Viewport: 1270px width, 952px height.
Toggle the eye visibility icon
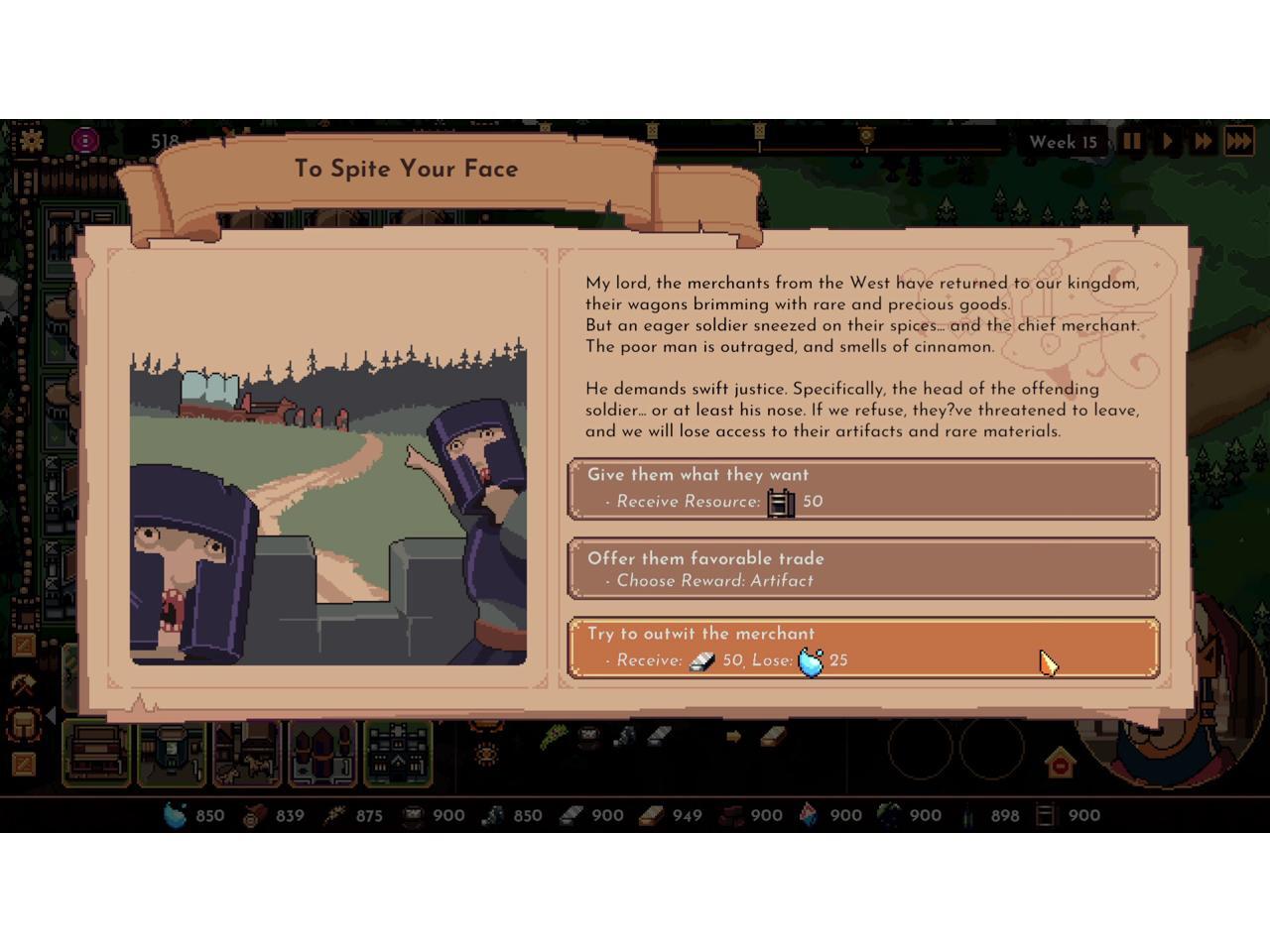click(486, 754)
